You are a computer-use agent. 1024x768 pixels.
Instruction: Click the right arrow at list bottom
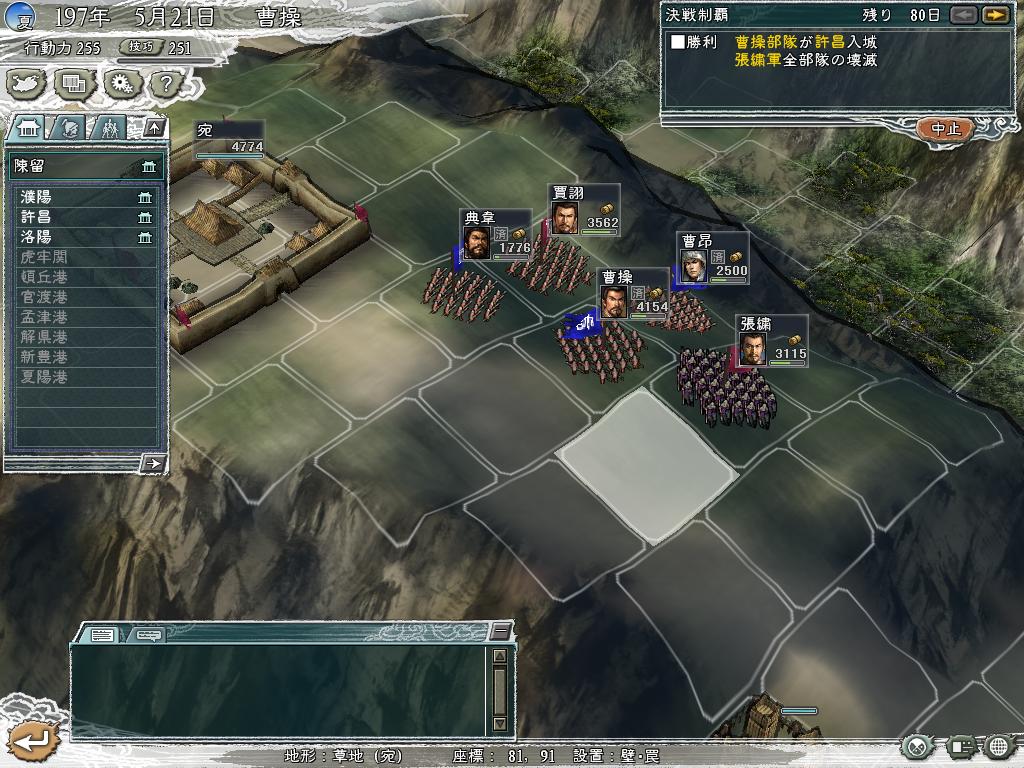(153, 462)
